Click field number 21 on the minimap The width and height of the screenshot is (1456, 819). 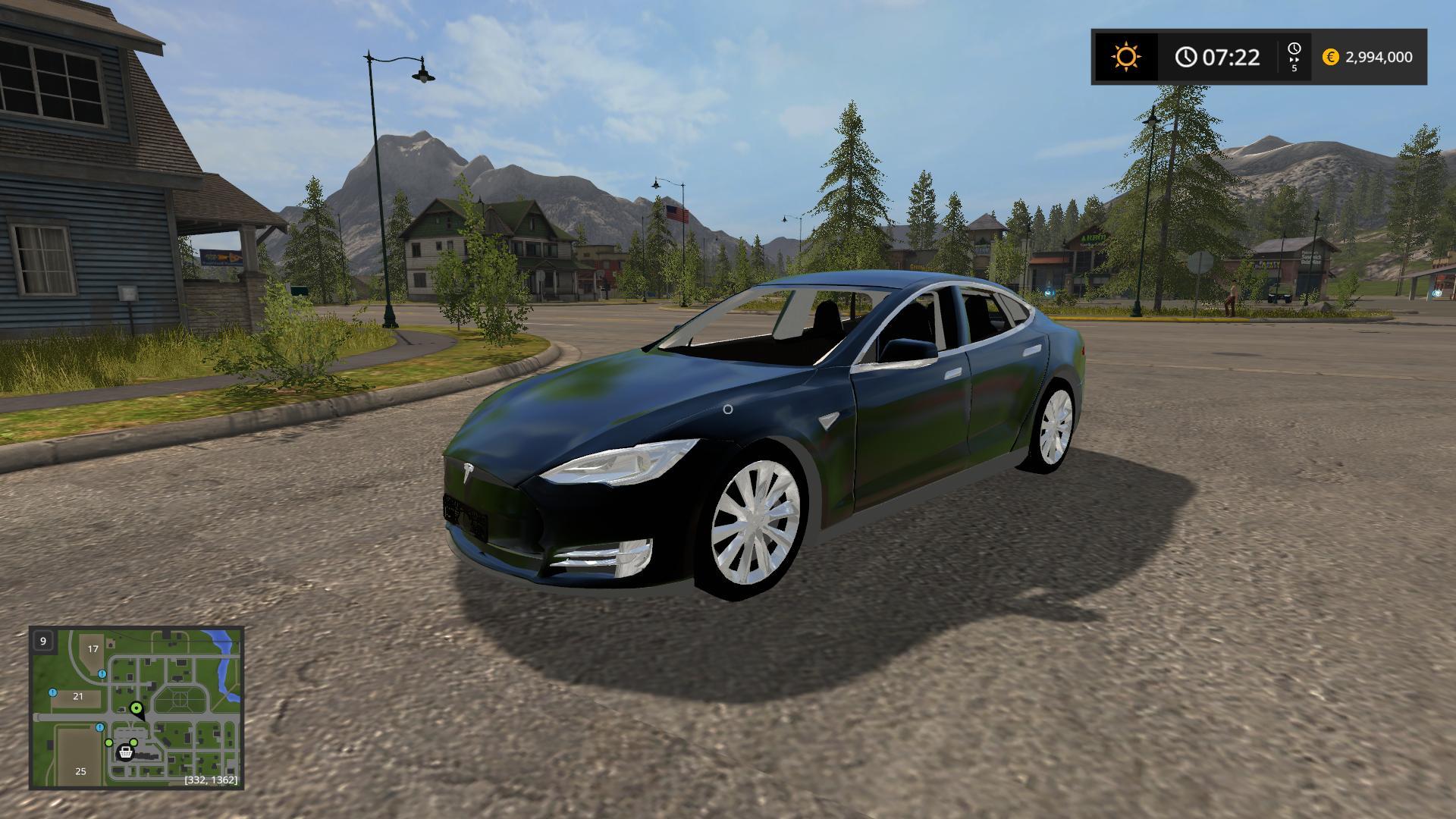click(x=78, y=695)
